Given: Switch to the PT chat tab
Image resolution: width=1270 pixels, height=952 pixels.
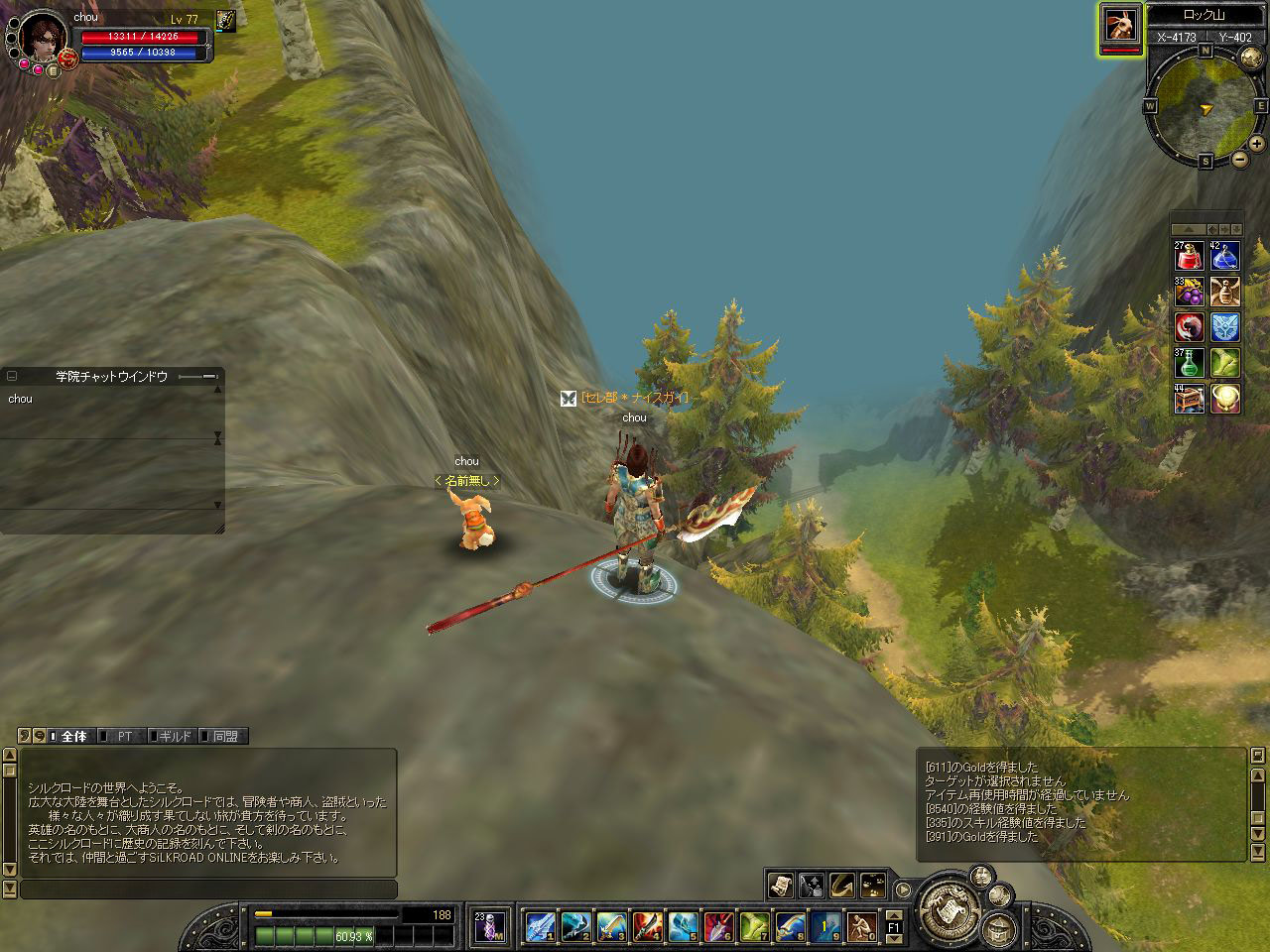Looking at the screenshot, I should tap(125, 736).
